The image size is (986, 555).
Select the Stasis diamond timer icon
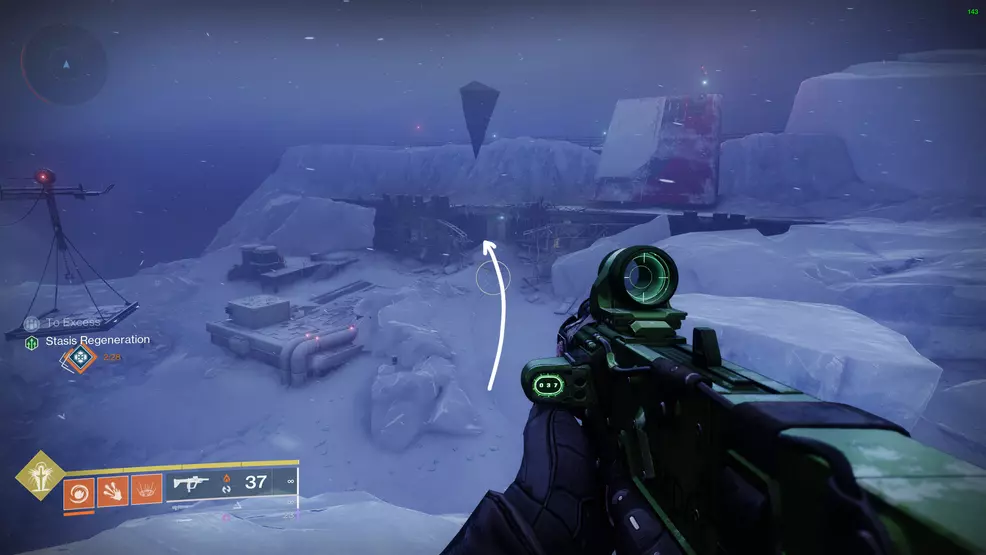[78, 356]
